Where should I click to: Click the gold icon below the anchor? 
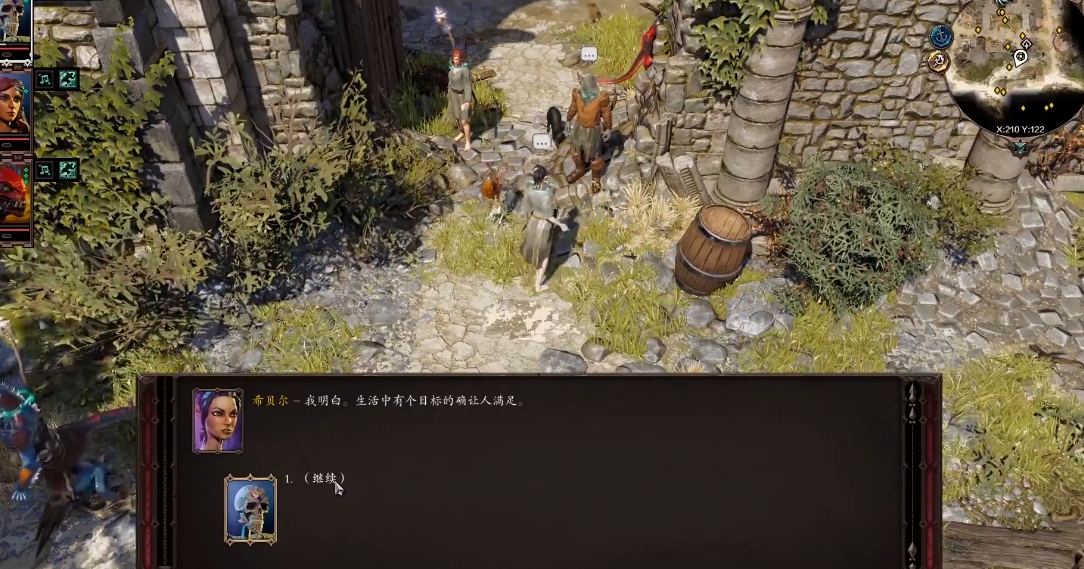click(x=938, y=61)
